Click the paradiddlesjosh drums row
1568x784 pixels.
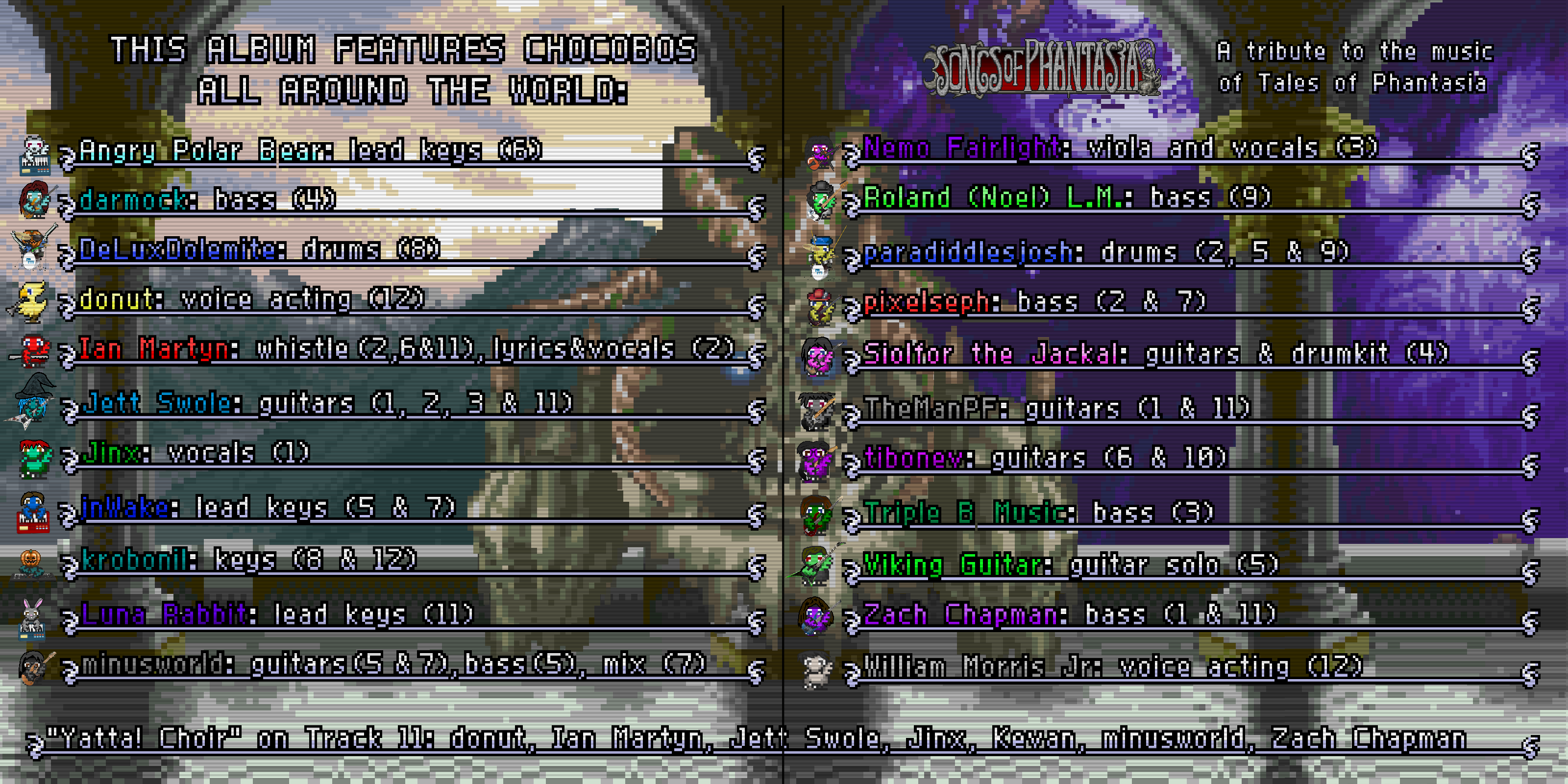[1106, 251]
